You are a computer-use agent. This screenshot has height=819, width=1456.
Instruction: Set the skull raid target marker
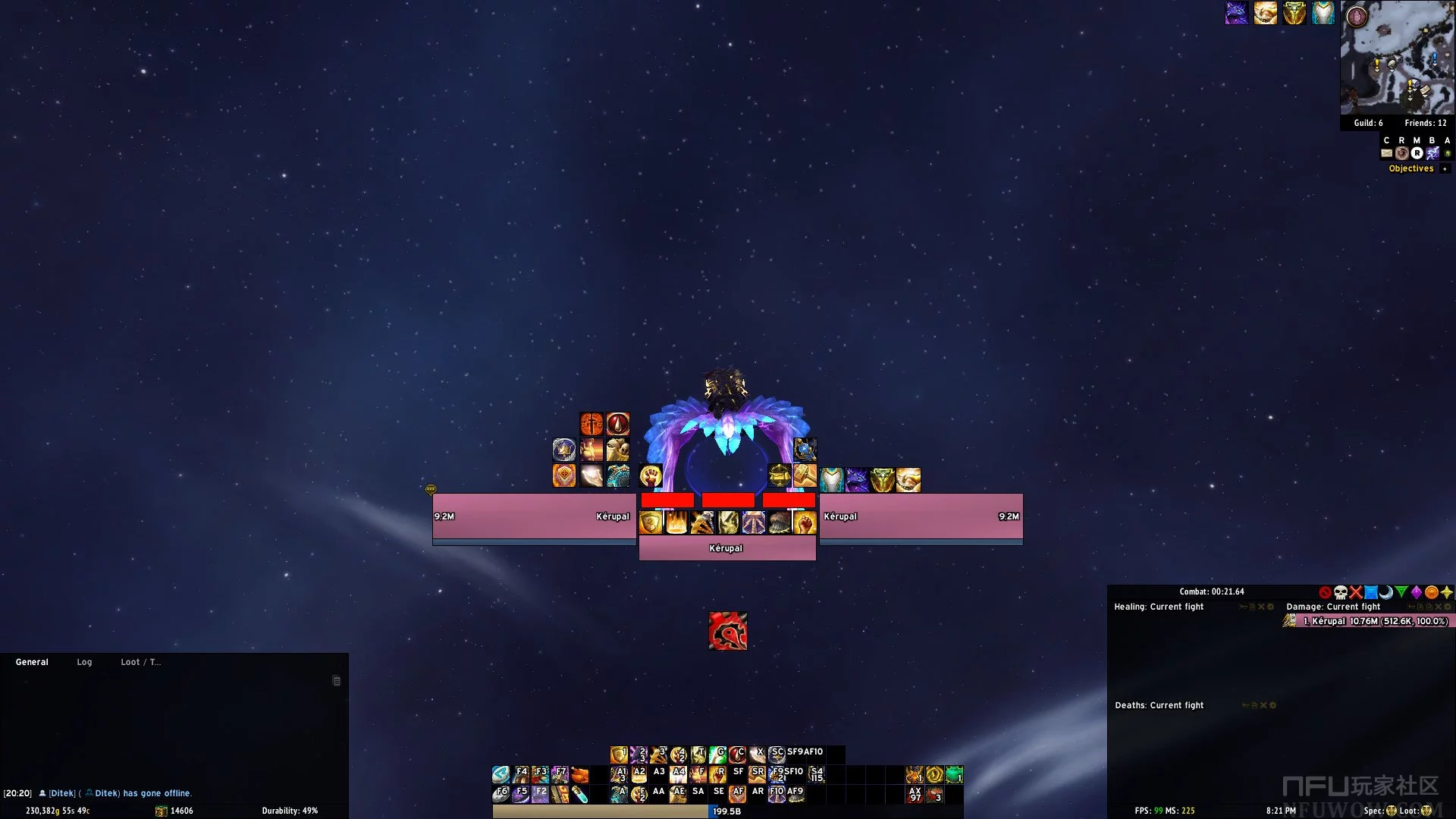pyautogui.click(x=1341, y=592)
